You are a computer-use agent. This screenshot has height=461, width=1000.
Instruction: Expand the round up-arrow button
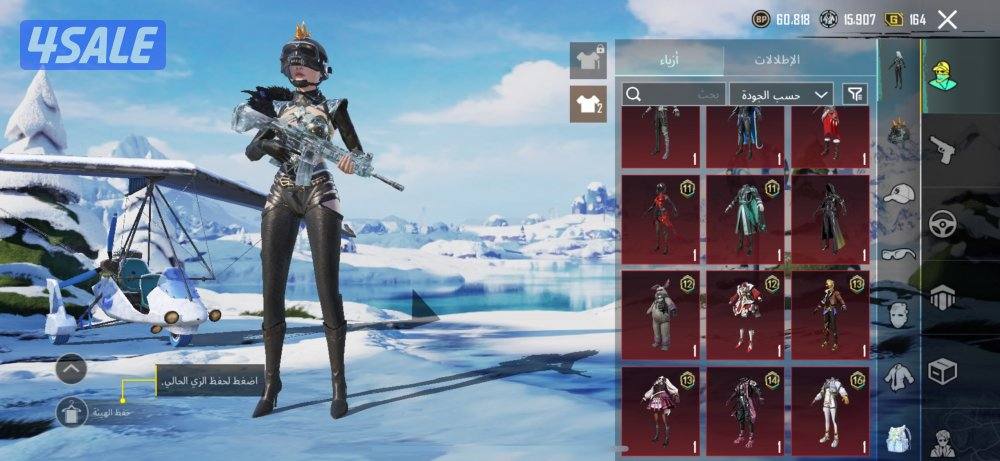coord(71,369)
